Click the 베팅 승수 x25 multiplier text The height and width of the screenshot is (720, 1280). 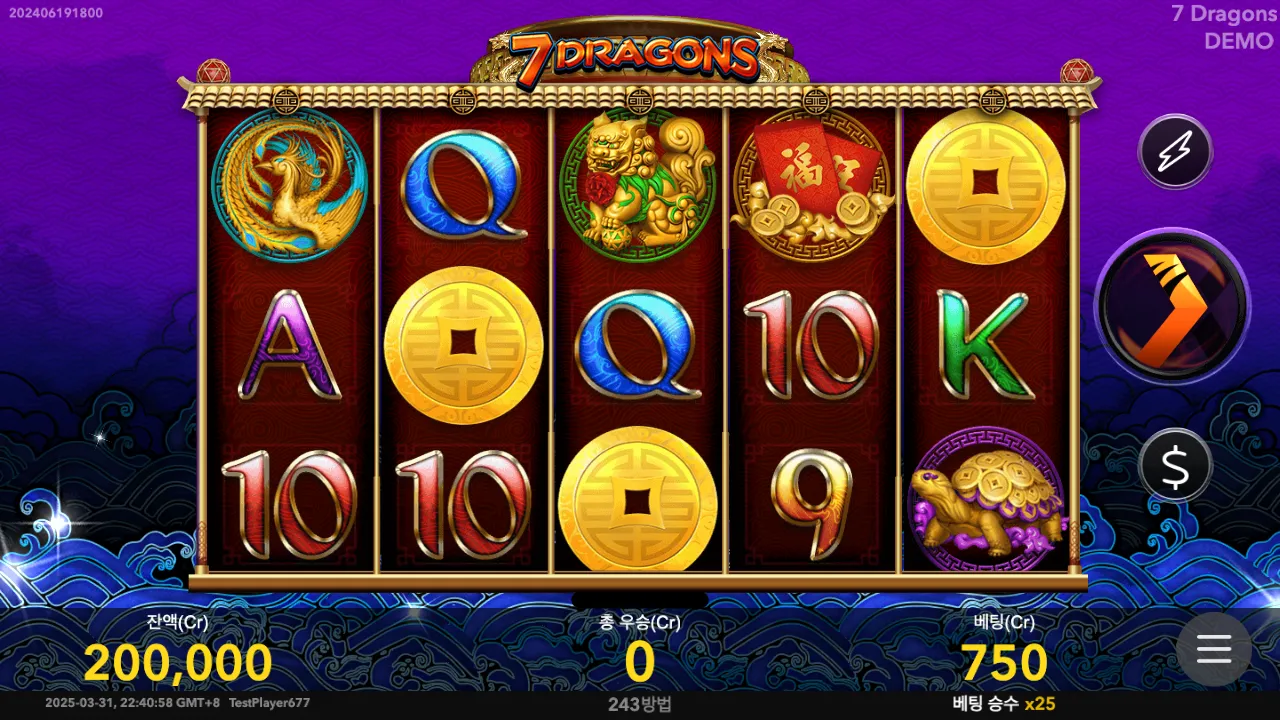(x=1003, y=705)
